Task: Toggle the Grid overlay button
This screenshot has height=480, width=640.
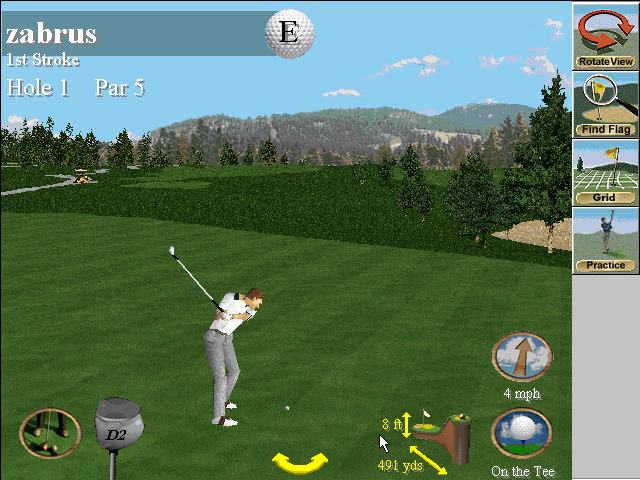Action: click(605, 172)
